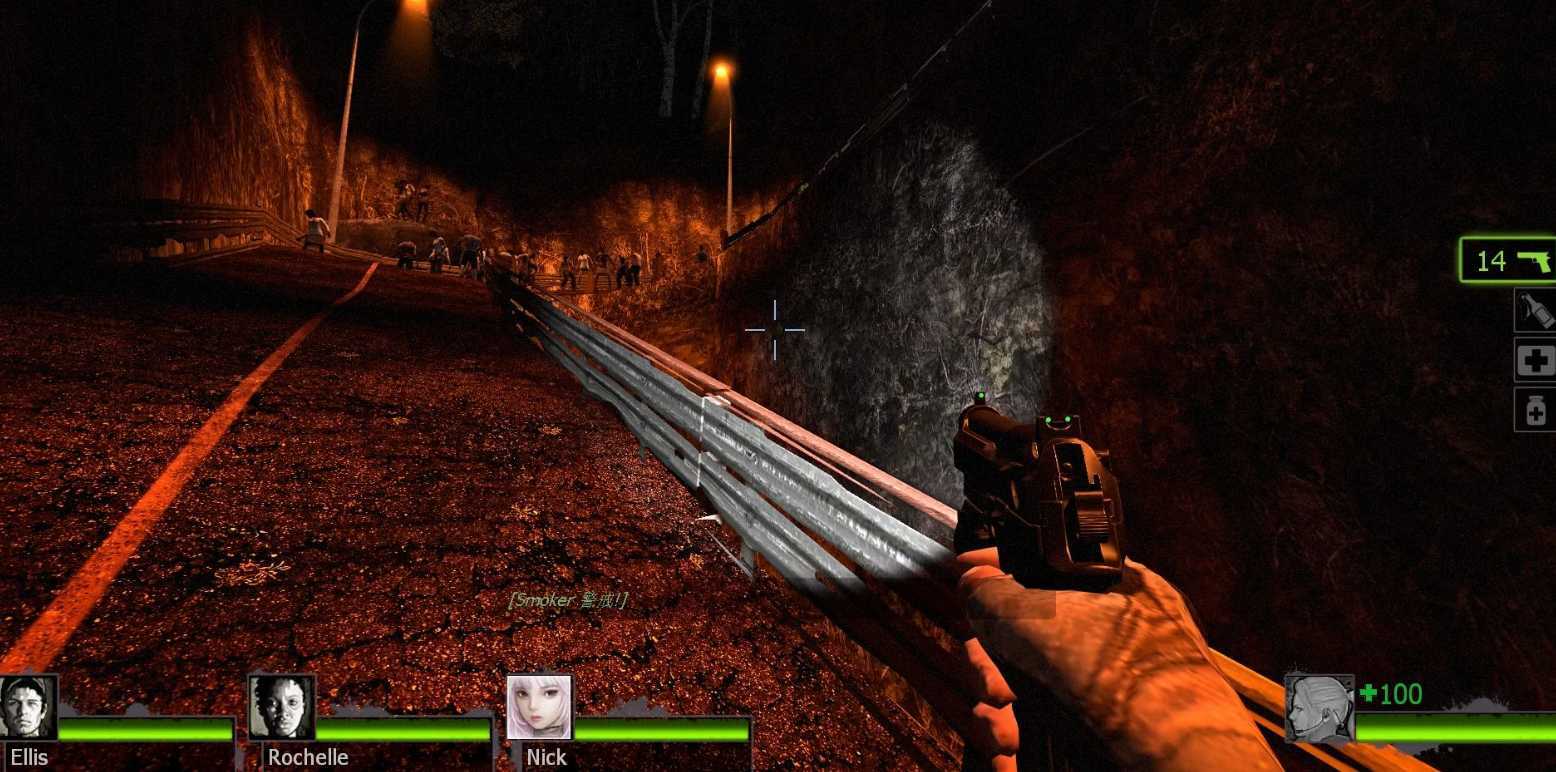1556x772 pixels.
Task: Click your own survivor portrait
Action: tap(1319, 708)
